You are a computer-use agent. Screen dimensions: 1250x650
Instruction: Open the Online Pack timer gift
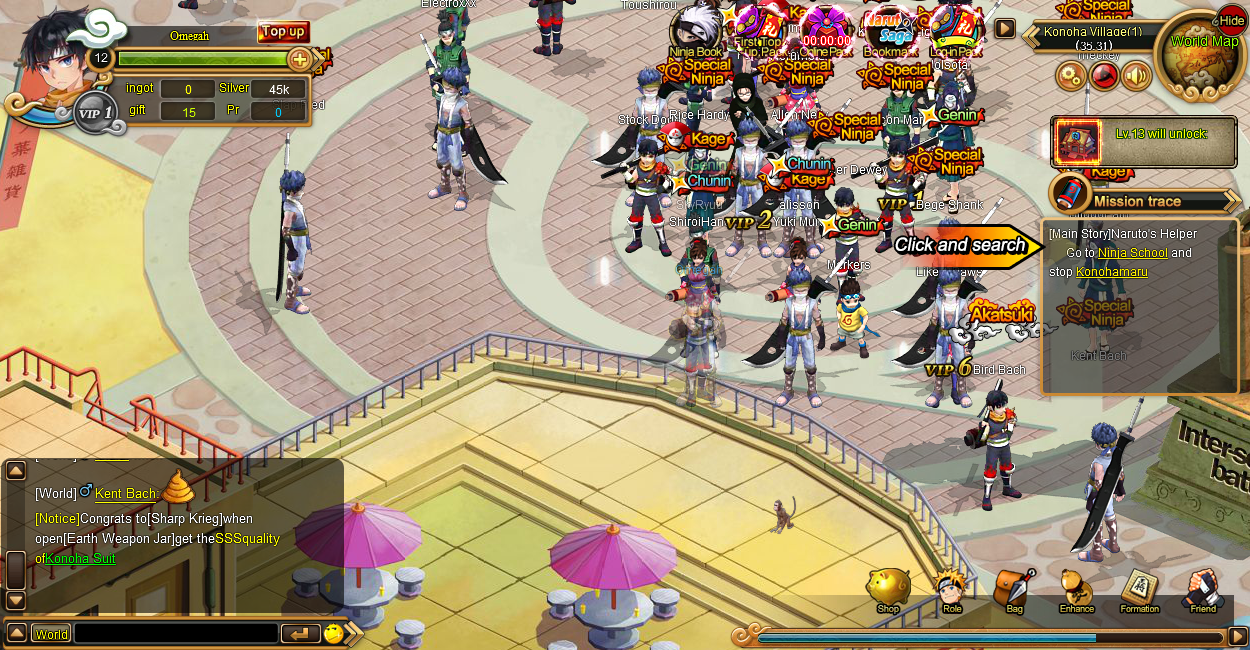tap(825, 30)
